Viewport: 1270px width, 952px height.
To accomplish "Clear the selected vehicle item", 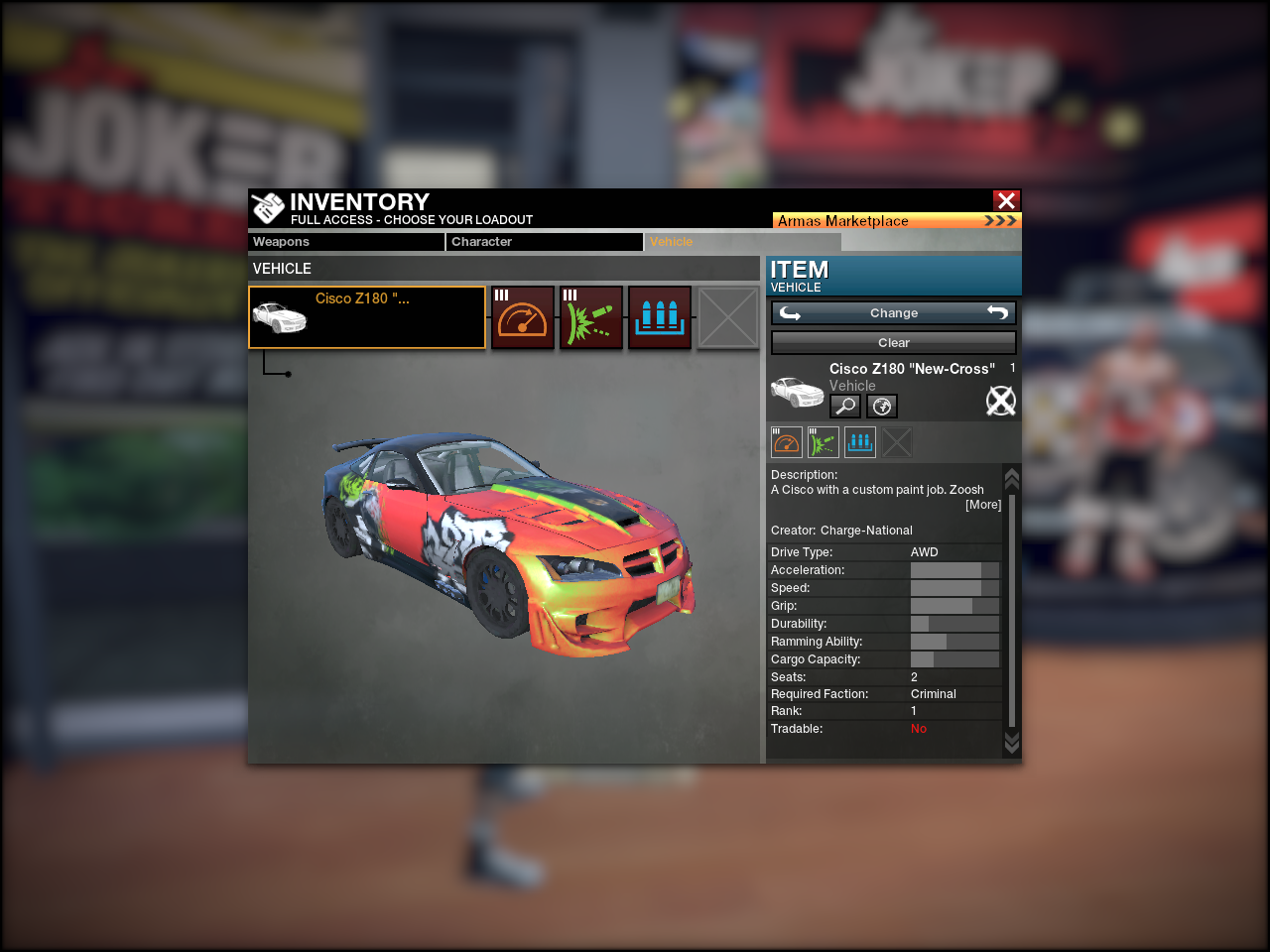I will point(893,343).
